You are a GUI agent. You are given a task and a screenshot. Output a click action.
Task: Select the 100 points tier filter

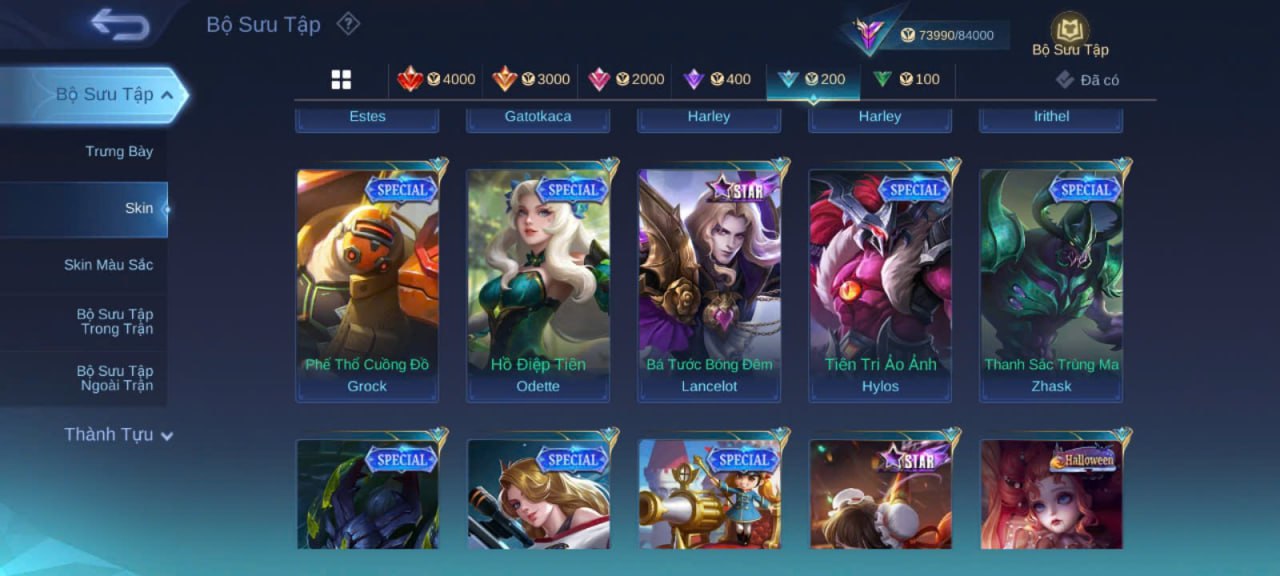[x=907, y=80]
